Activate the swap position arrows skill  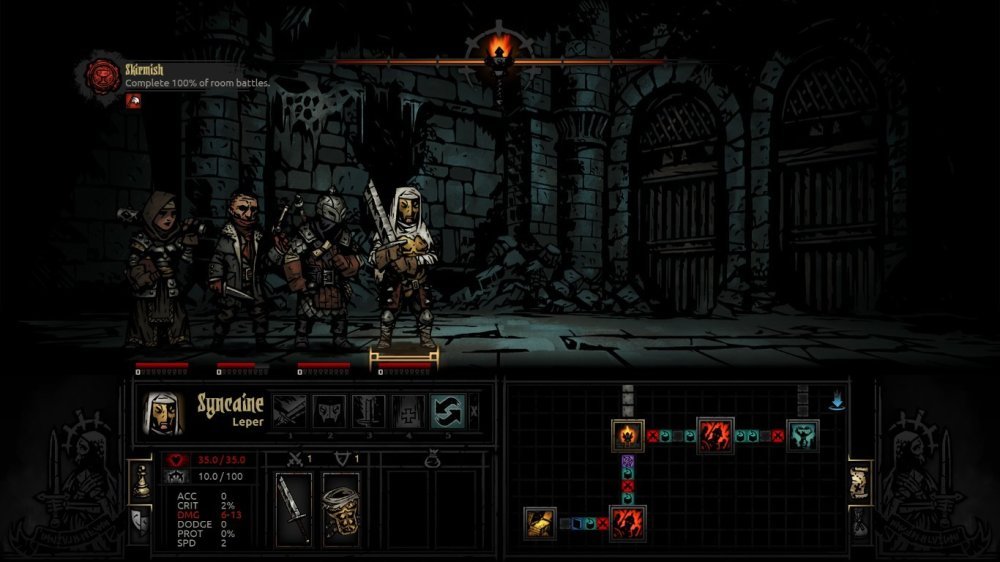(447, 411)
